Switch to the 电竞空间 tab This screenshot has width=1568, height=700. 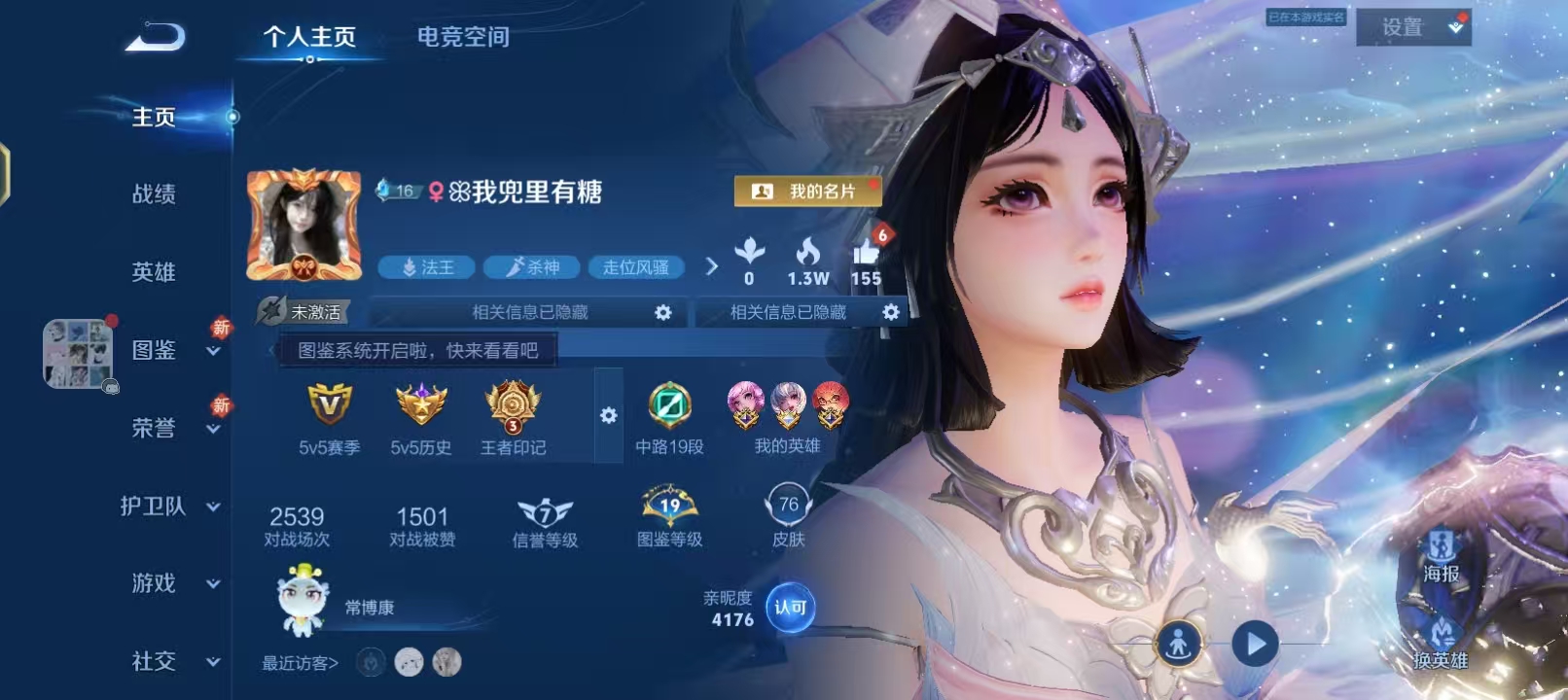[463, 37]
